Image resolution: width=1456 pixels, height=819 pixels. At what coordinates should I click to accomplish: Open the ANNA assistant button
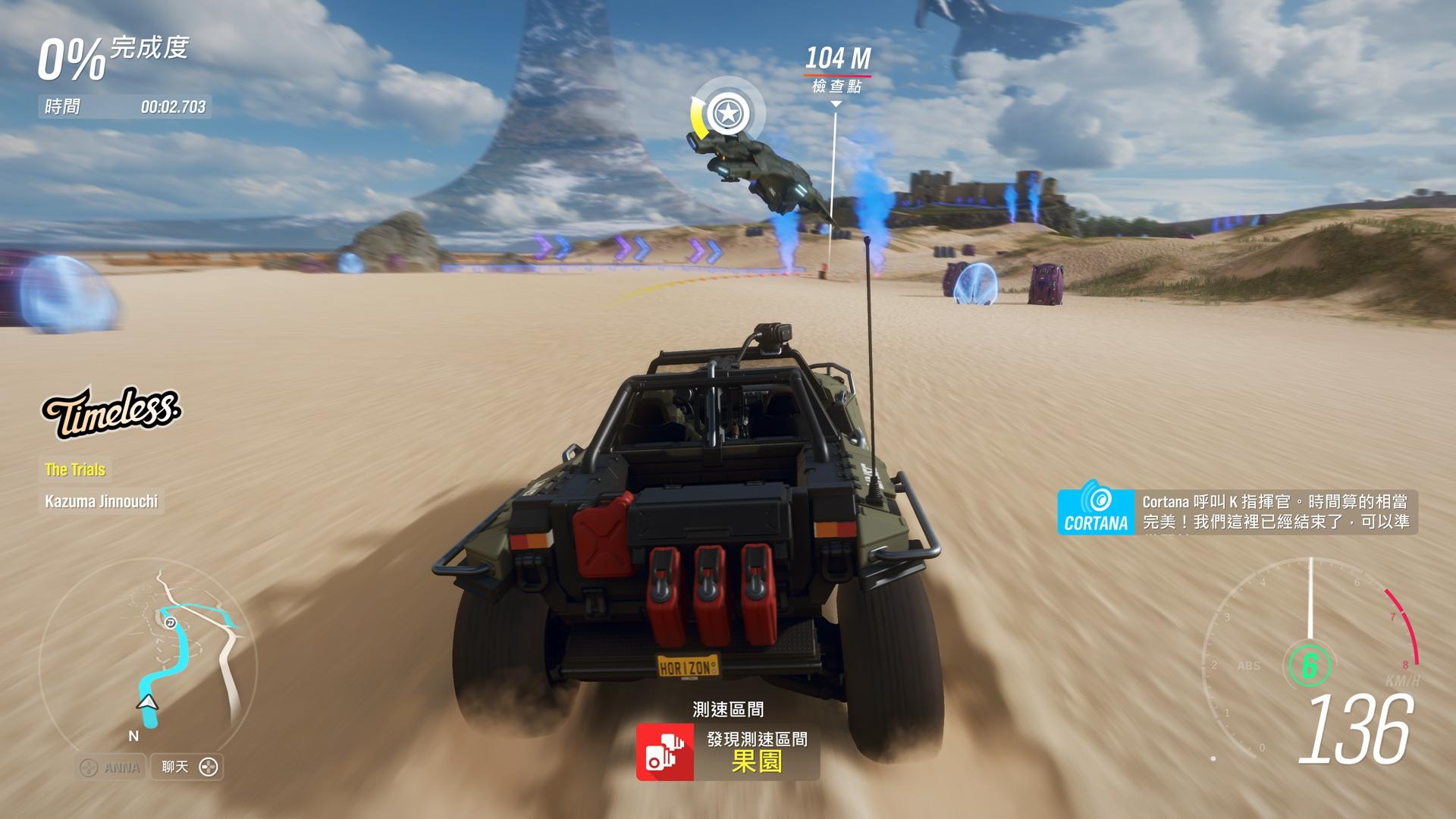(111, 767)
